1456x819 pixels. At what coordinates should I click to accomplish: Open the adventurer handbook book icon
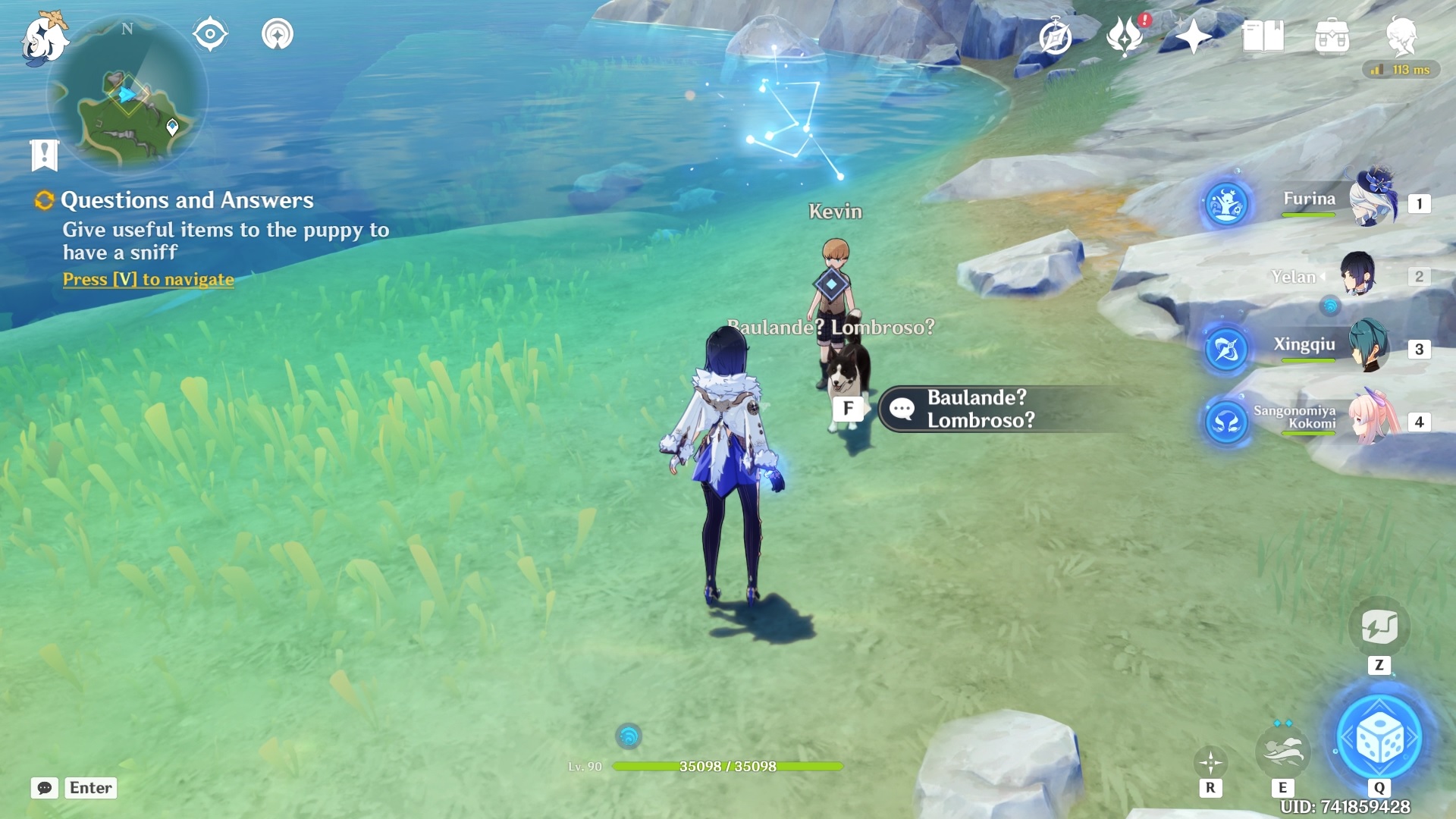tap(1263, 36)
